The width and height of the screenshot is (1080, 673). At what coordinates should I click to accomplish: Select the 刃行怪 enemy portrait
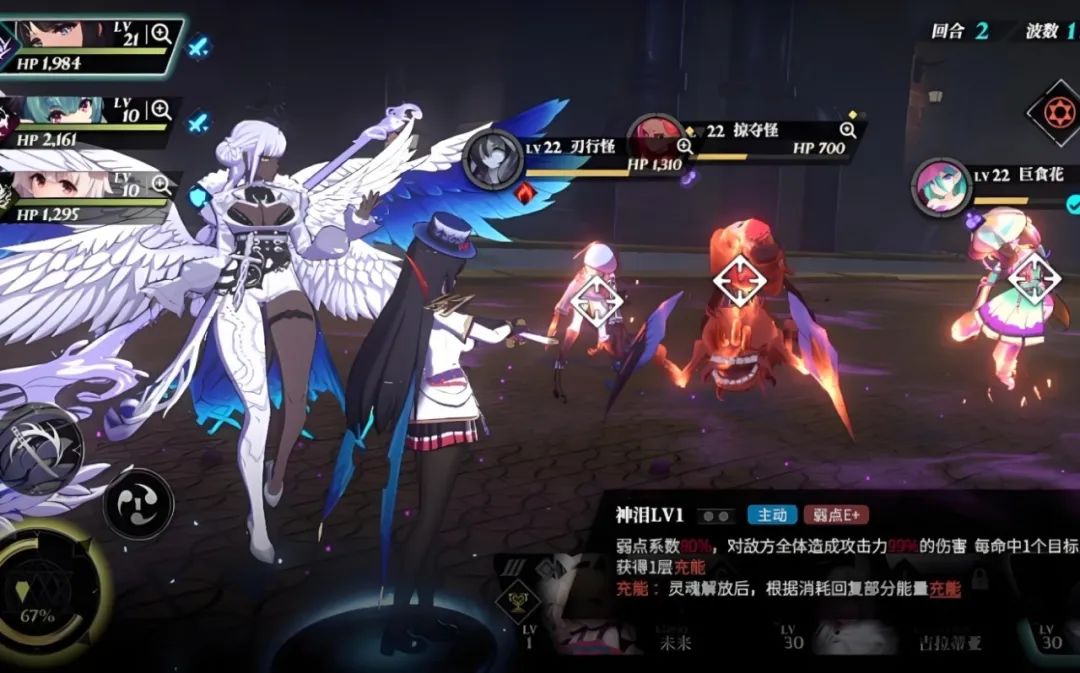493,160
